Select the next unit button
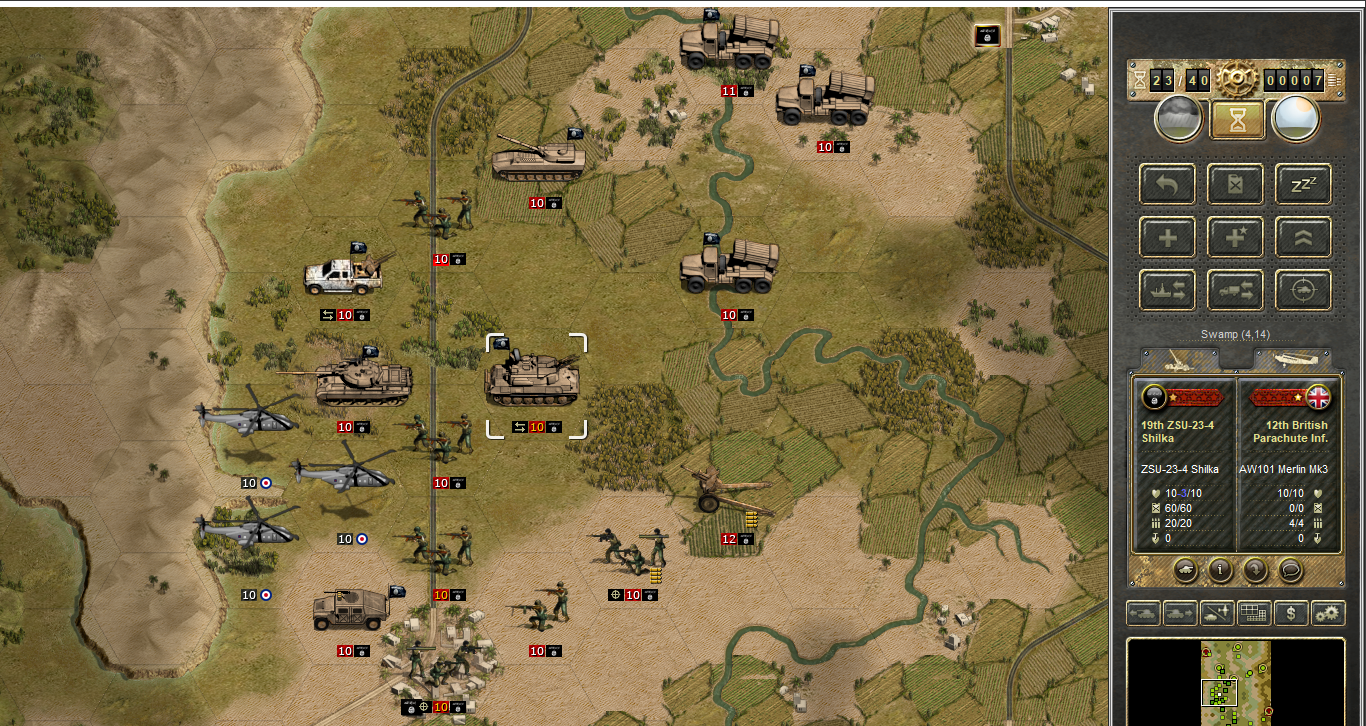This screenshot has width=1366, height=726. click(1180, 613)
